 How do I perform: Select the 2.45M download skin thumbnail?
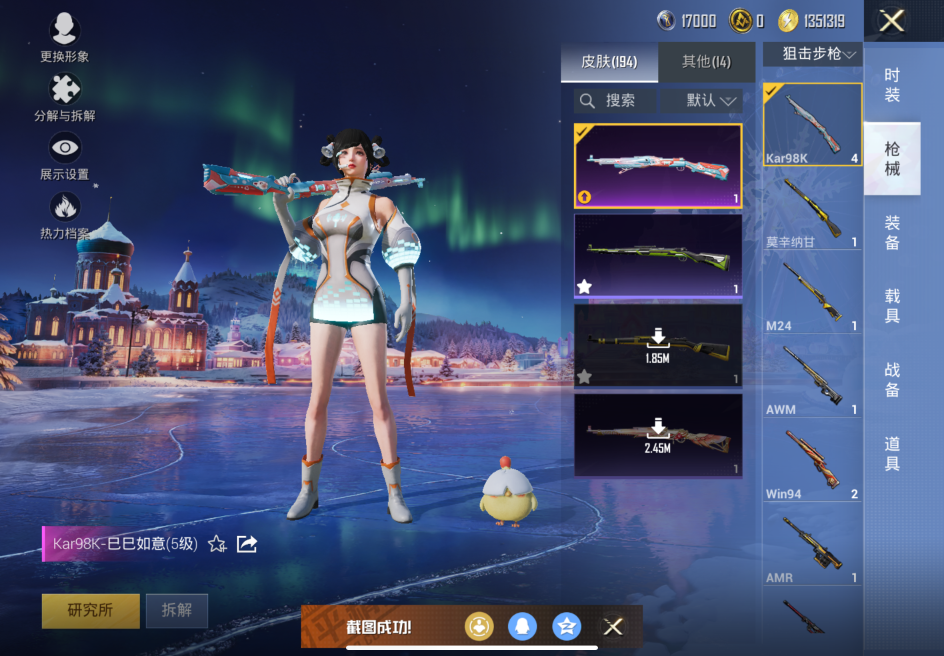(x=658, y=435)
